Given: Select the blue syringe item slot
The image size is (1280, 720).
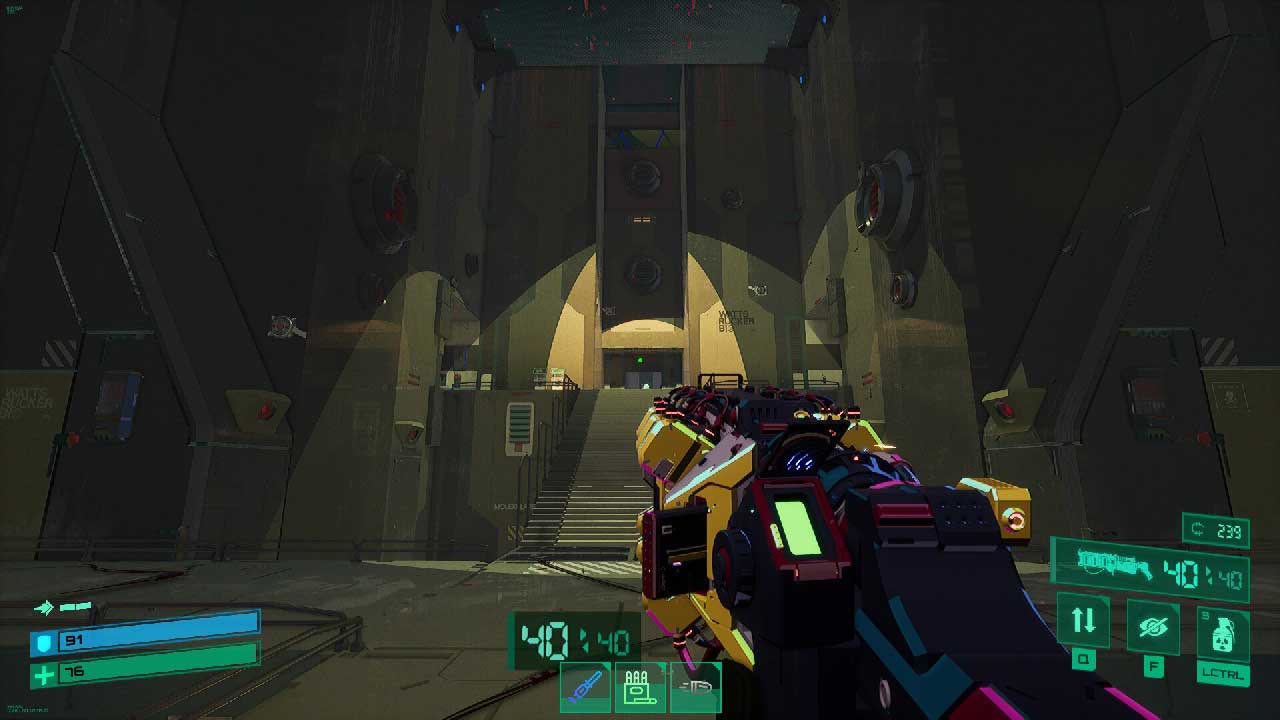Looking at the screenshot, I should click(x=586, y=687).
